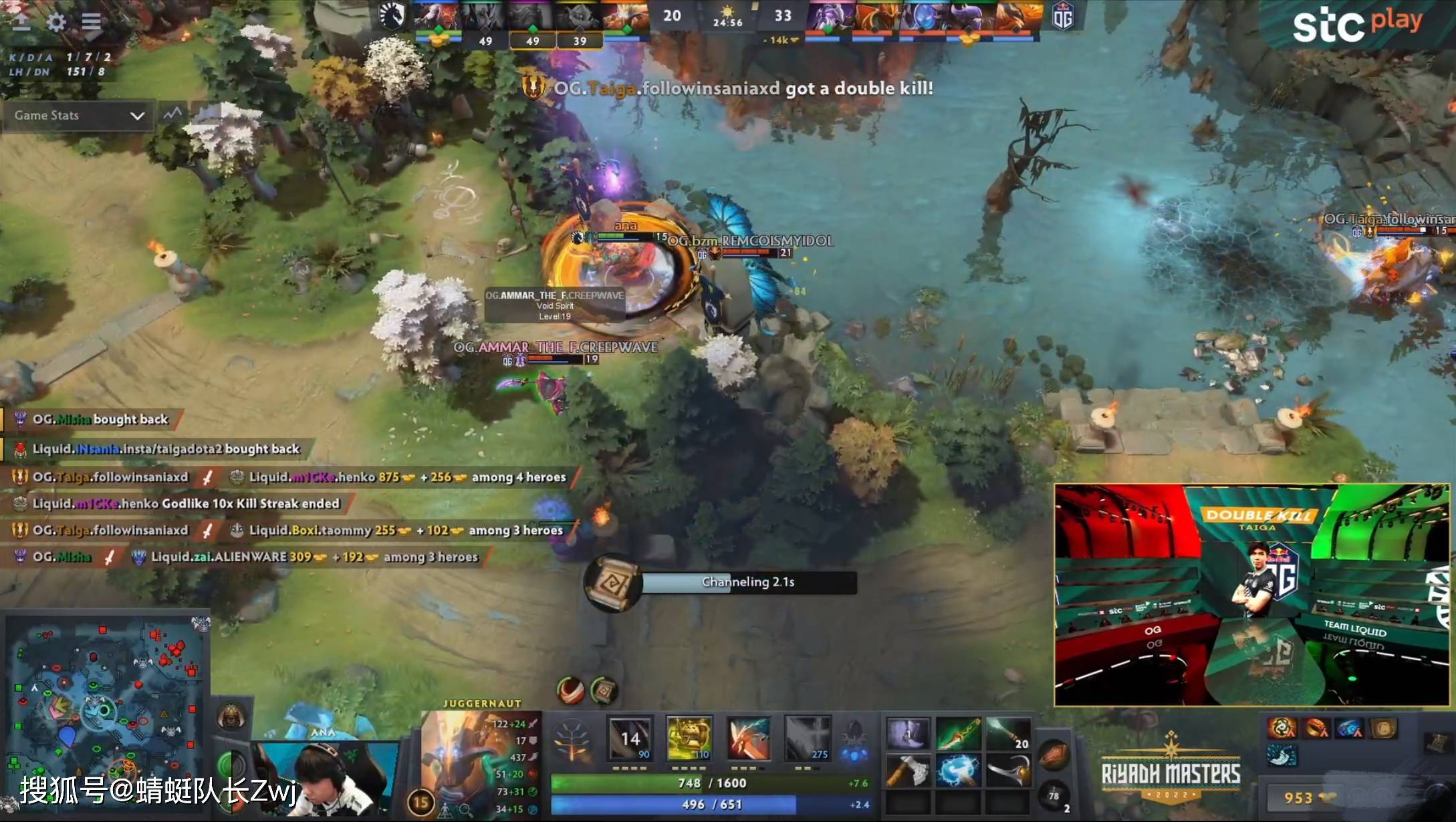Click the graph icon beside Game Stats

[172, 114]
